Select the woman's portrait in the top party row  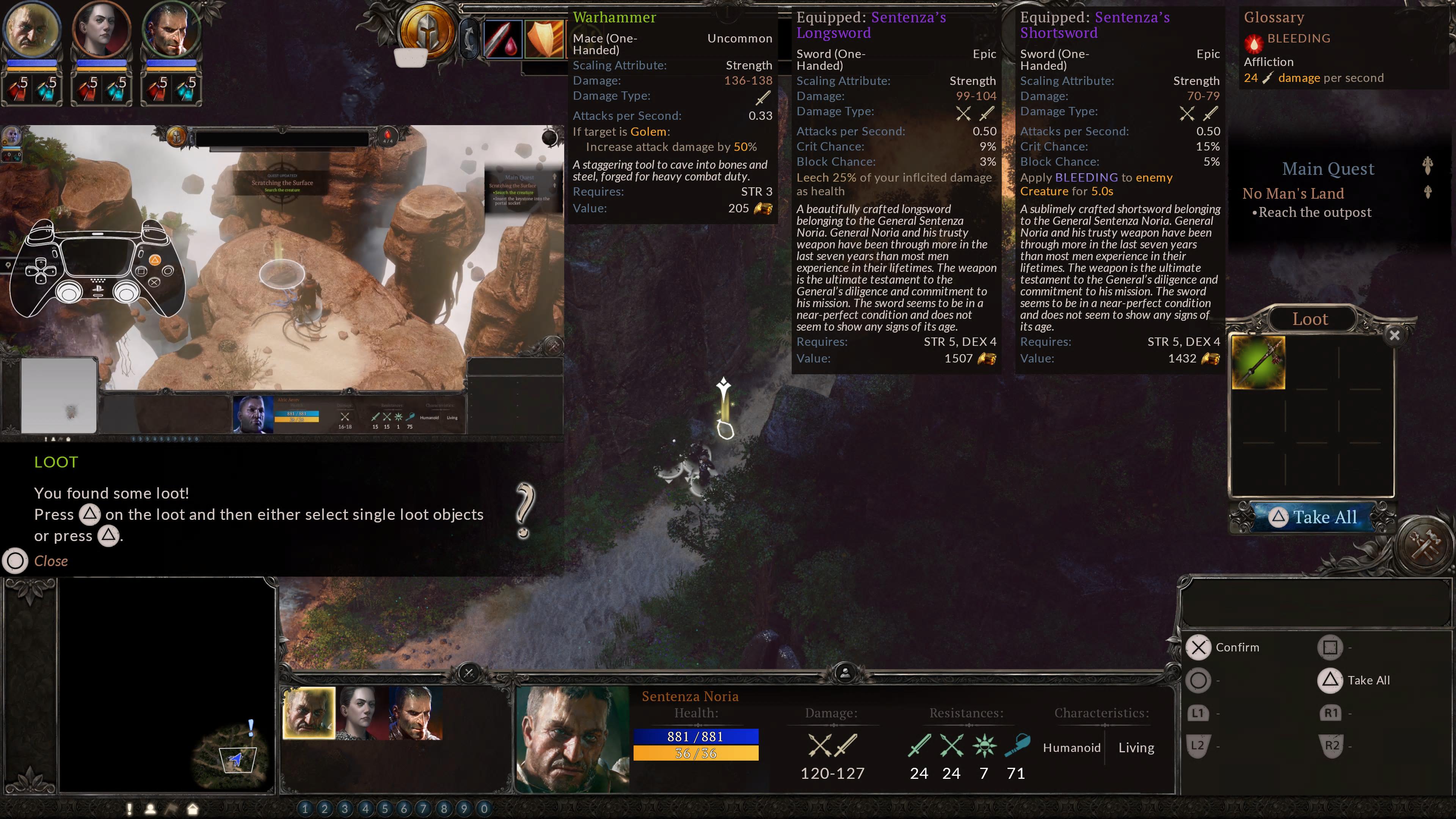[x=102, y=30]
